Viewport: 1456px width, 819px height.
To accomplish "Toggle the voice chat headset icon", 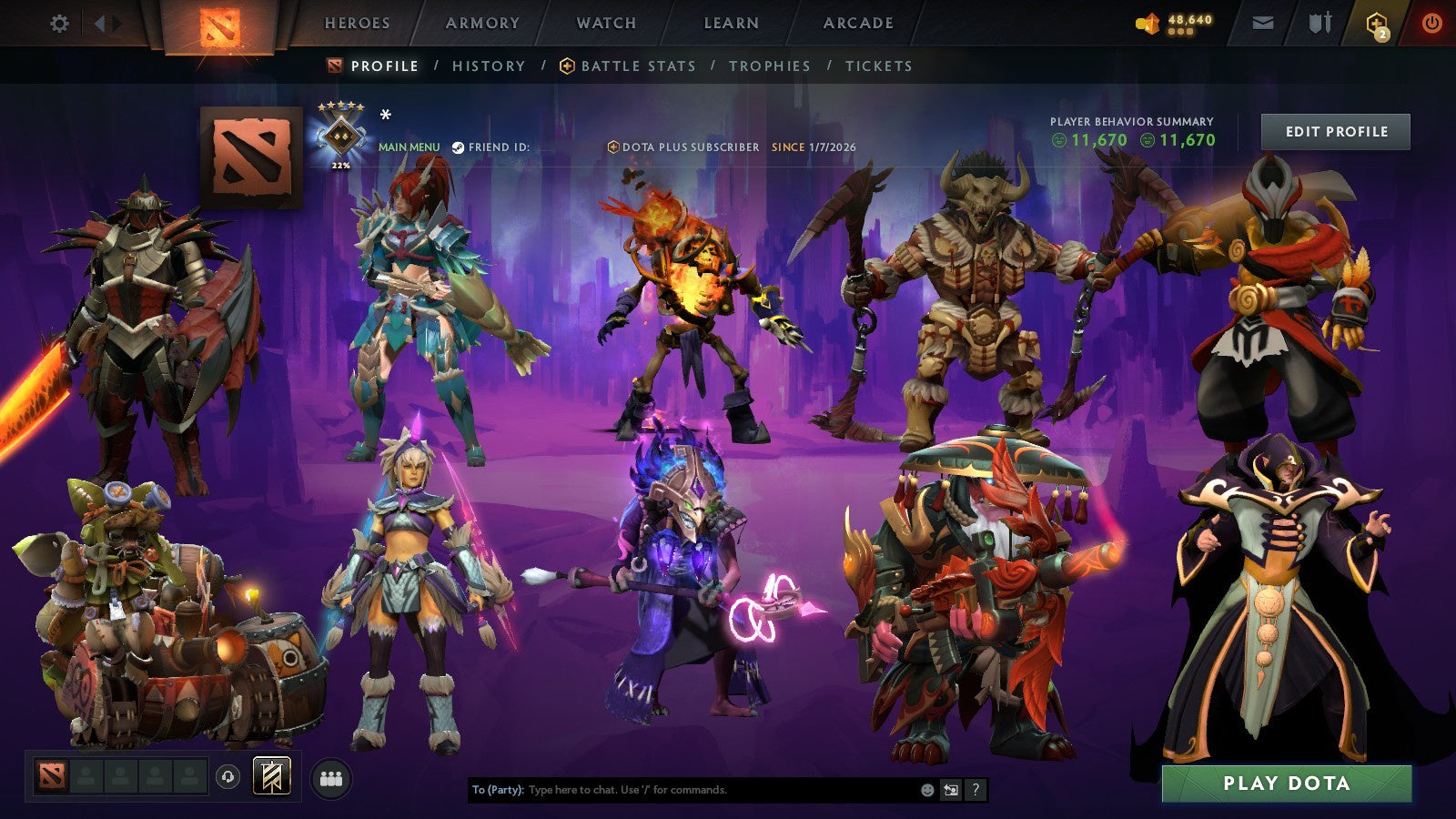I will point(227,776).
